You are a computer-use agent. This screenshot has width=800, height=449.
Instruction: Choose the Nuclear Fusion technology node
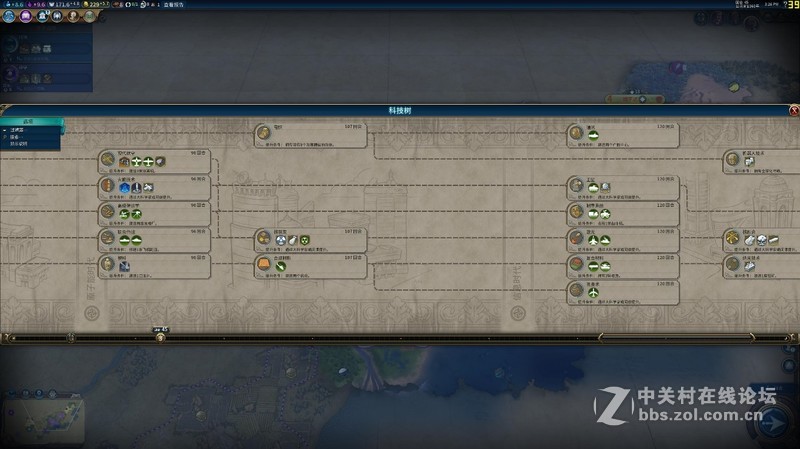(x=760, y=238)
